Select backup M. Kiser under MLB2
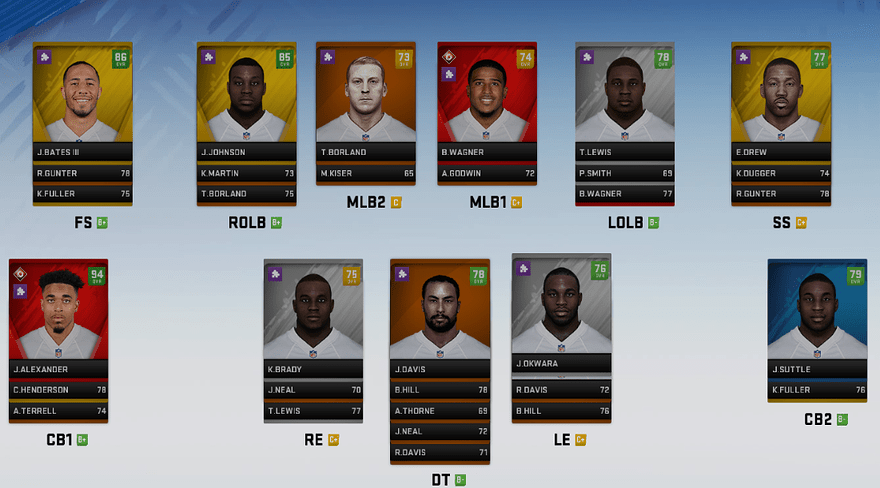This screenshot has height=488, width=880. tap(366, 173)
